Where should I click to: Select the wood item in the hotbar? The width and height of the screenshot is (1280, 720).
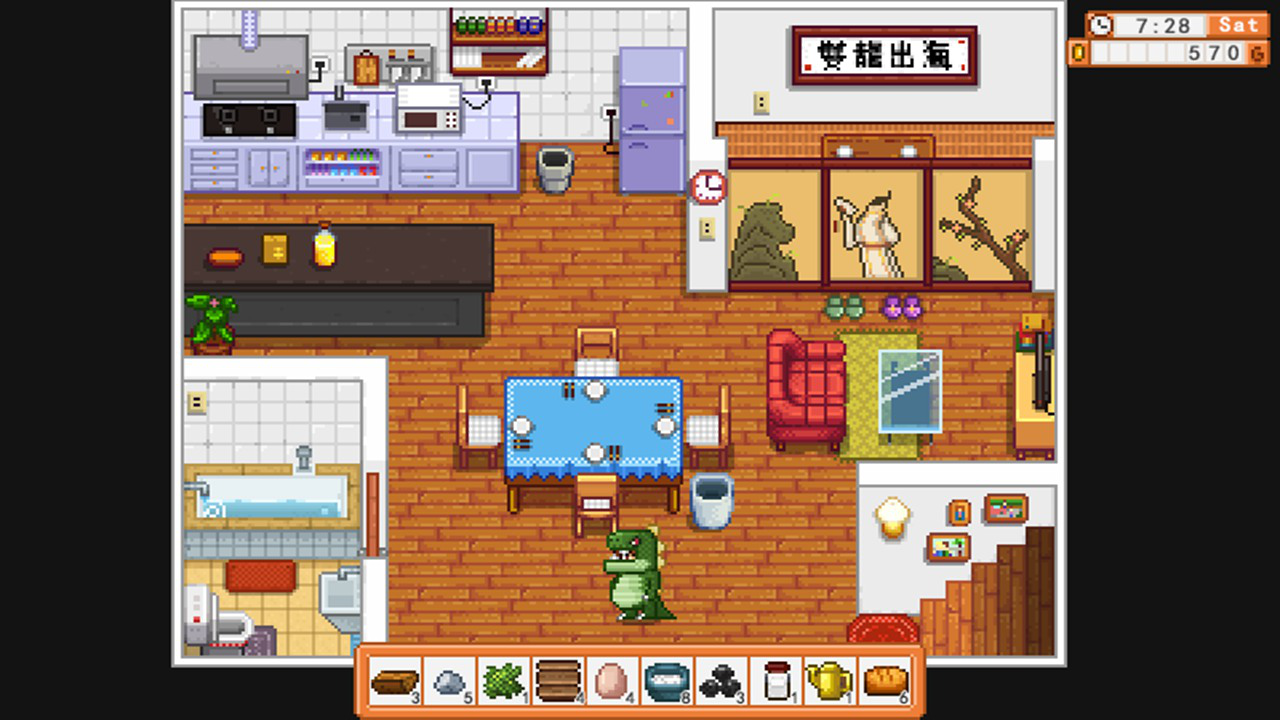coord(393,682)
